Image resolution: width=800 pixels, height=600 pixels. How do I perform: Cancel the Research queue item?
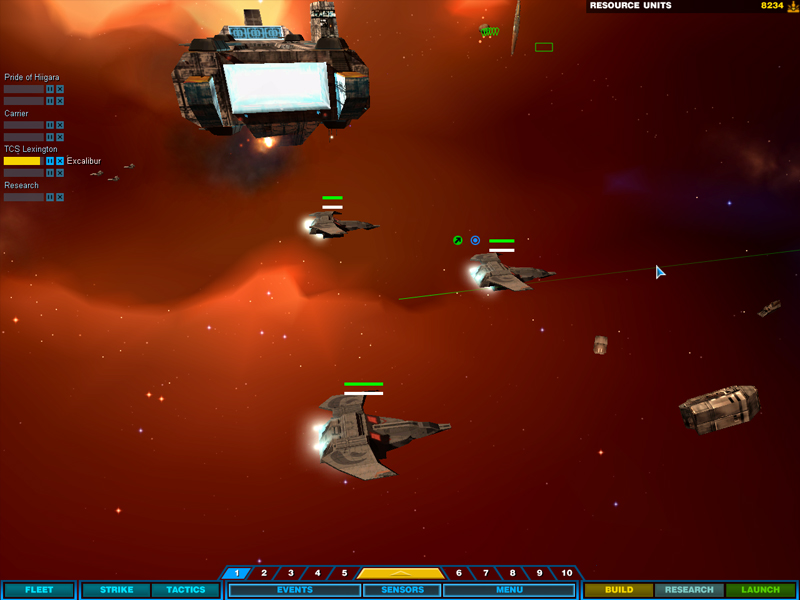point(60,197)
